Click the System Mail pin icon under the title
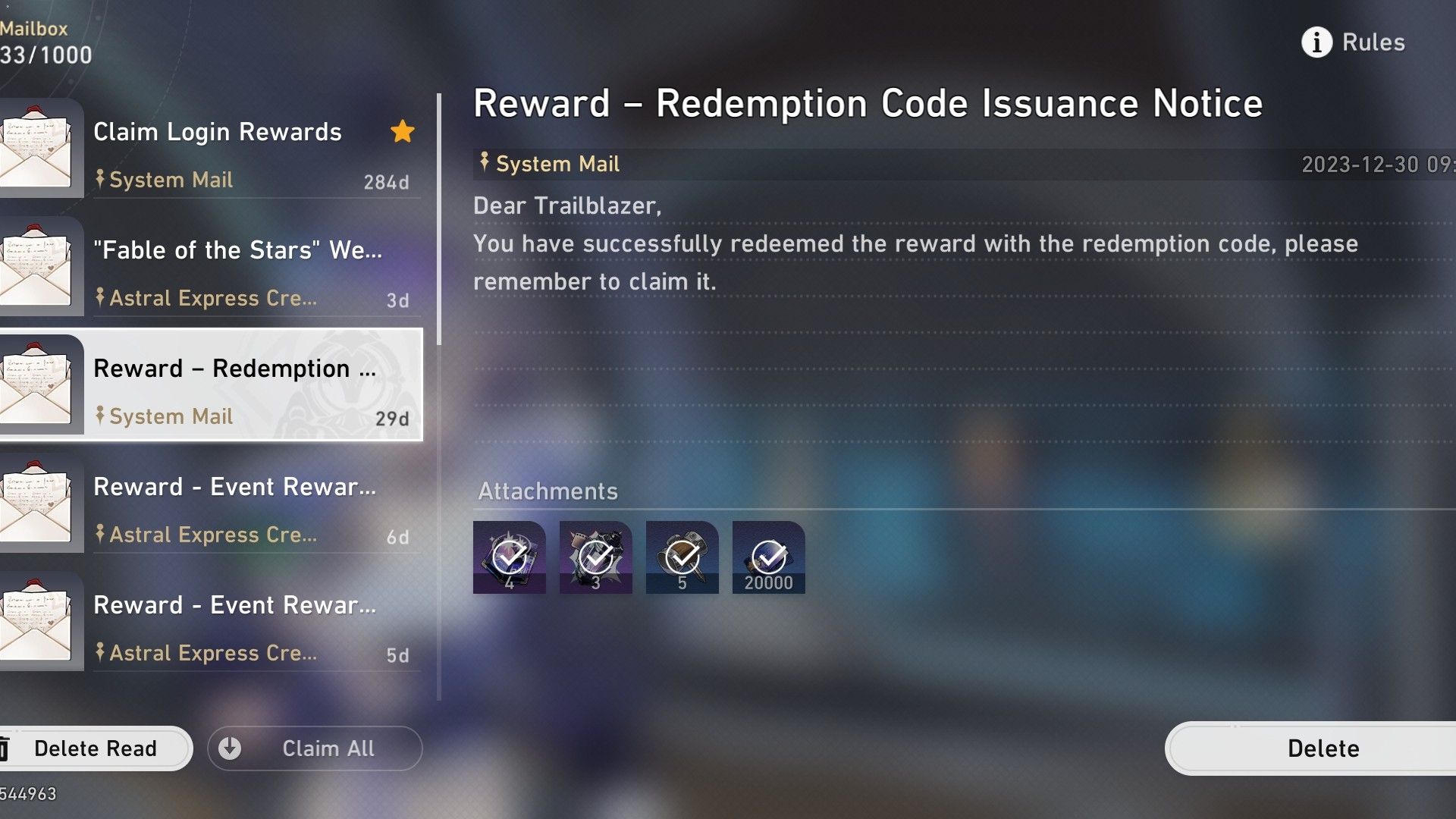1456x819 pixels. [485, 162]
